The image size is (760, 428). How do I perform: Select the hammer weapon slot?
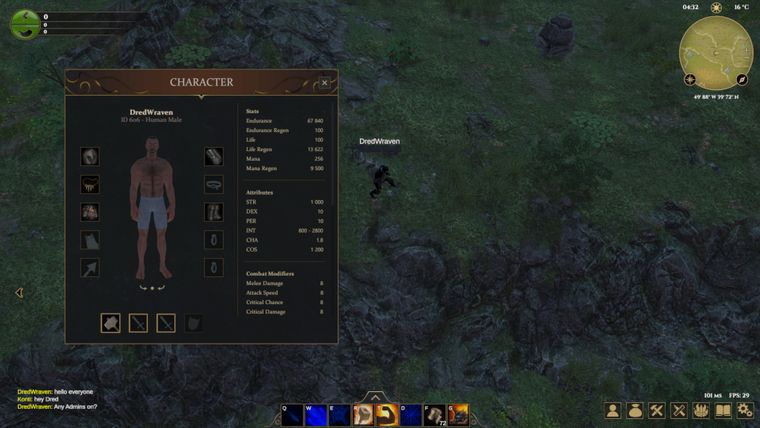(x=110, y=323)
